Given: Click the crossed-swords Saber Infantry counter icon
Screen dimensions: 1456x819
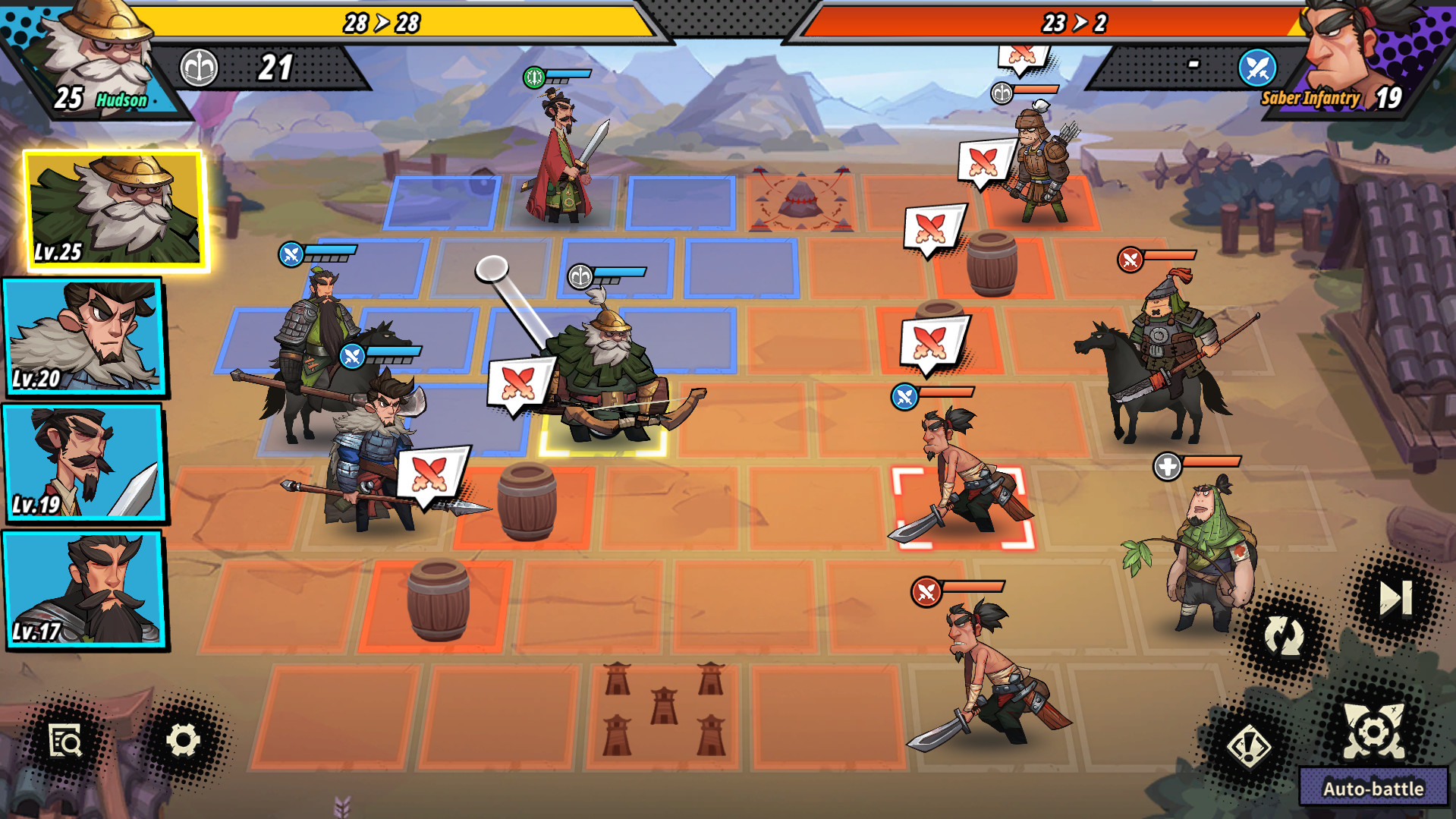Looking at the screenshot, I should point(1259,68).
